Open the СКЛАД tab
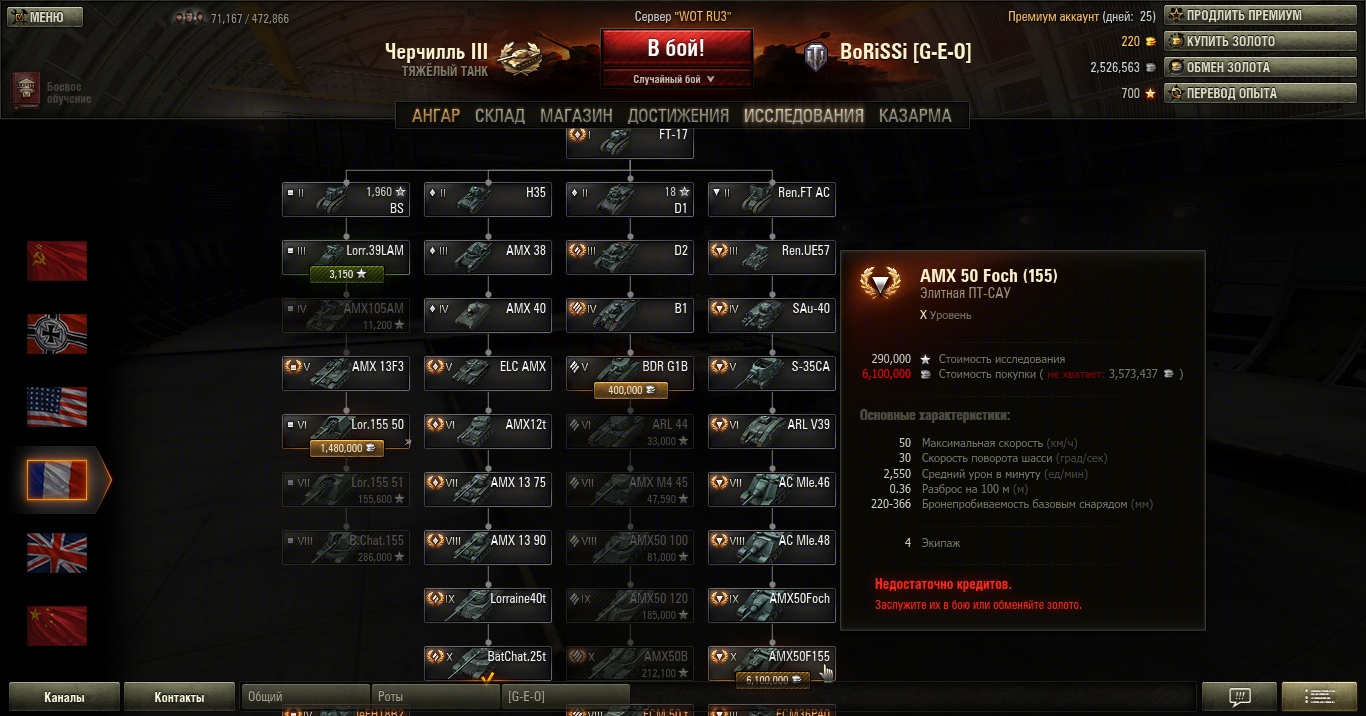 [500, 115]
